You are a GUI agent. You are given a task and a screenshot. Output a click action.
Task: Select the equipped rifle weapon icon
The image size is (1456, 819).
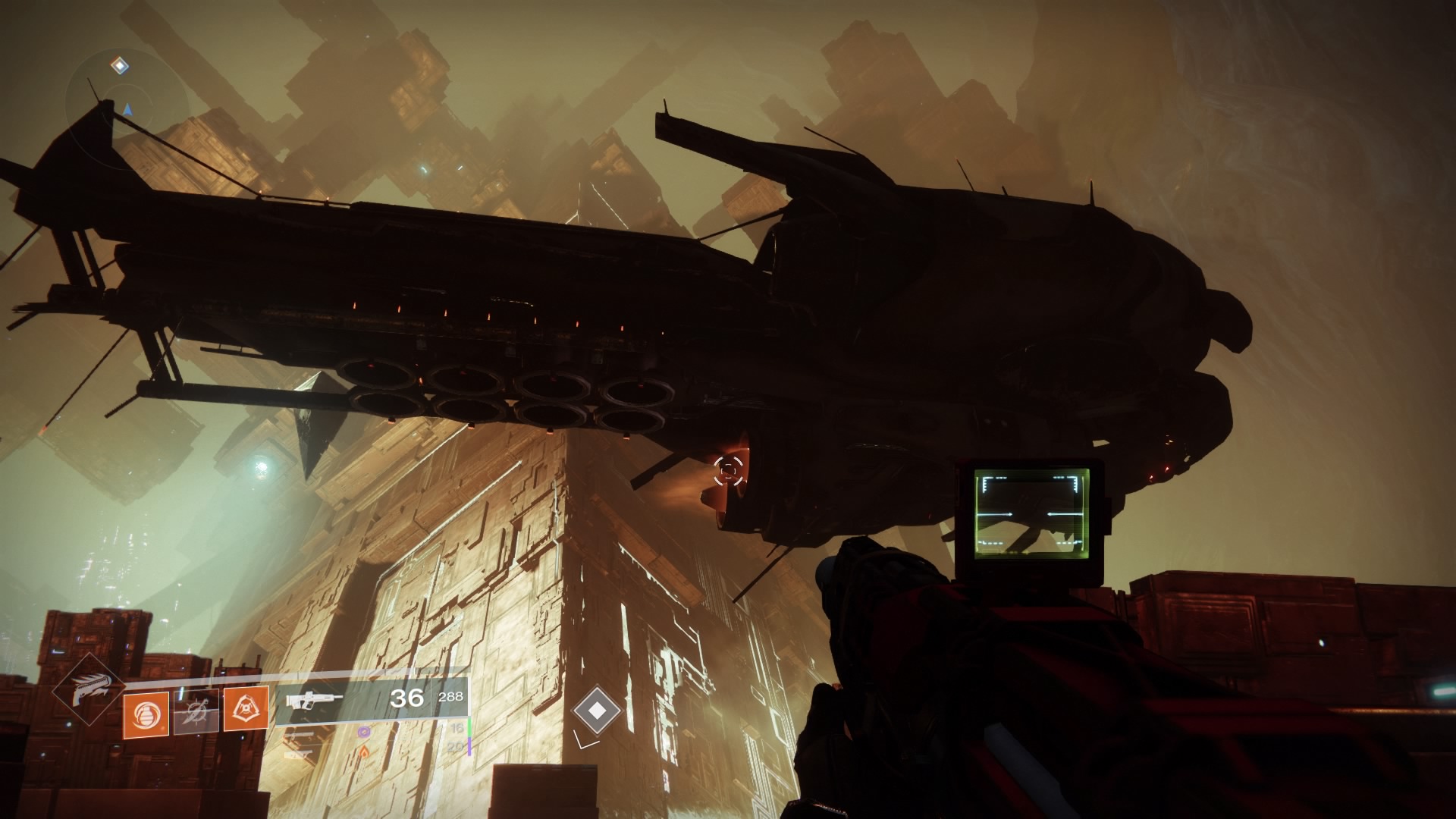point(314,698)
